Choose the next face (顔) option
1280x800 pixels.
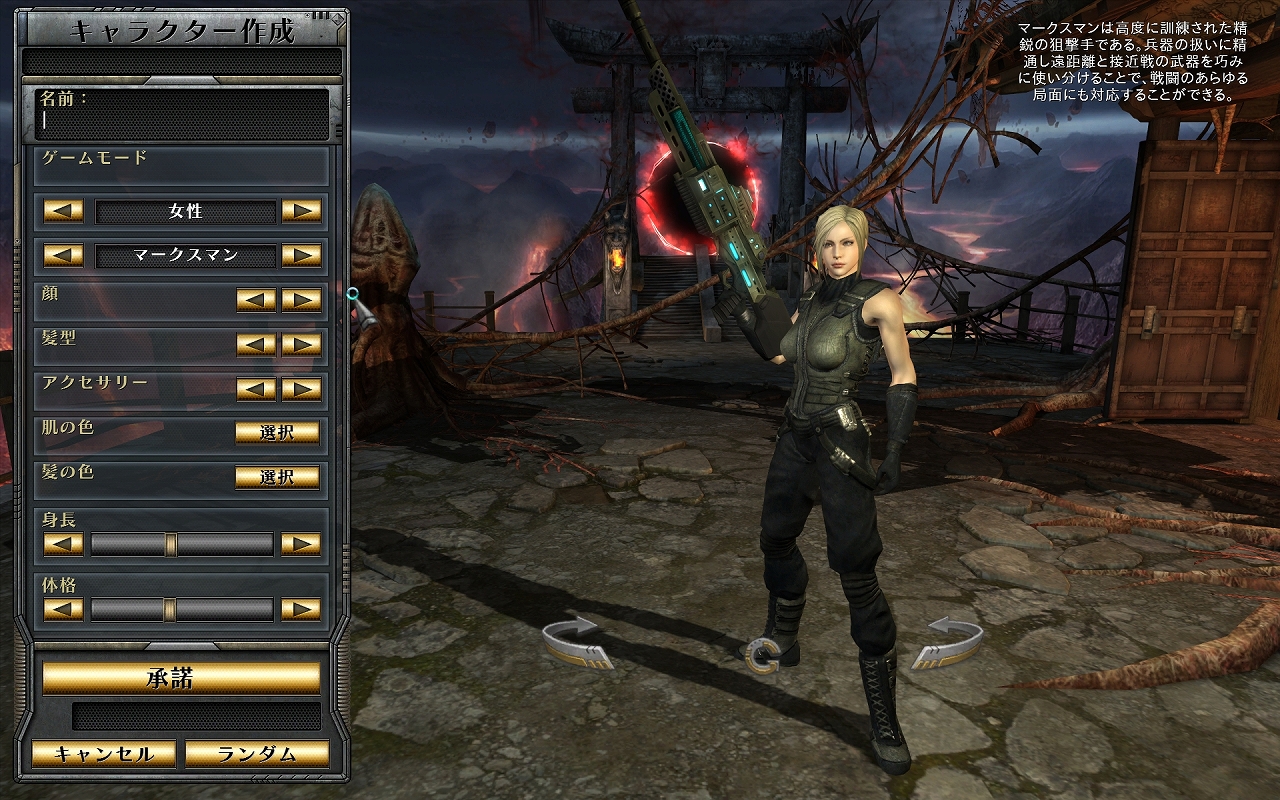point(301,300)
